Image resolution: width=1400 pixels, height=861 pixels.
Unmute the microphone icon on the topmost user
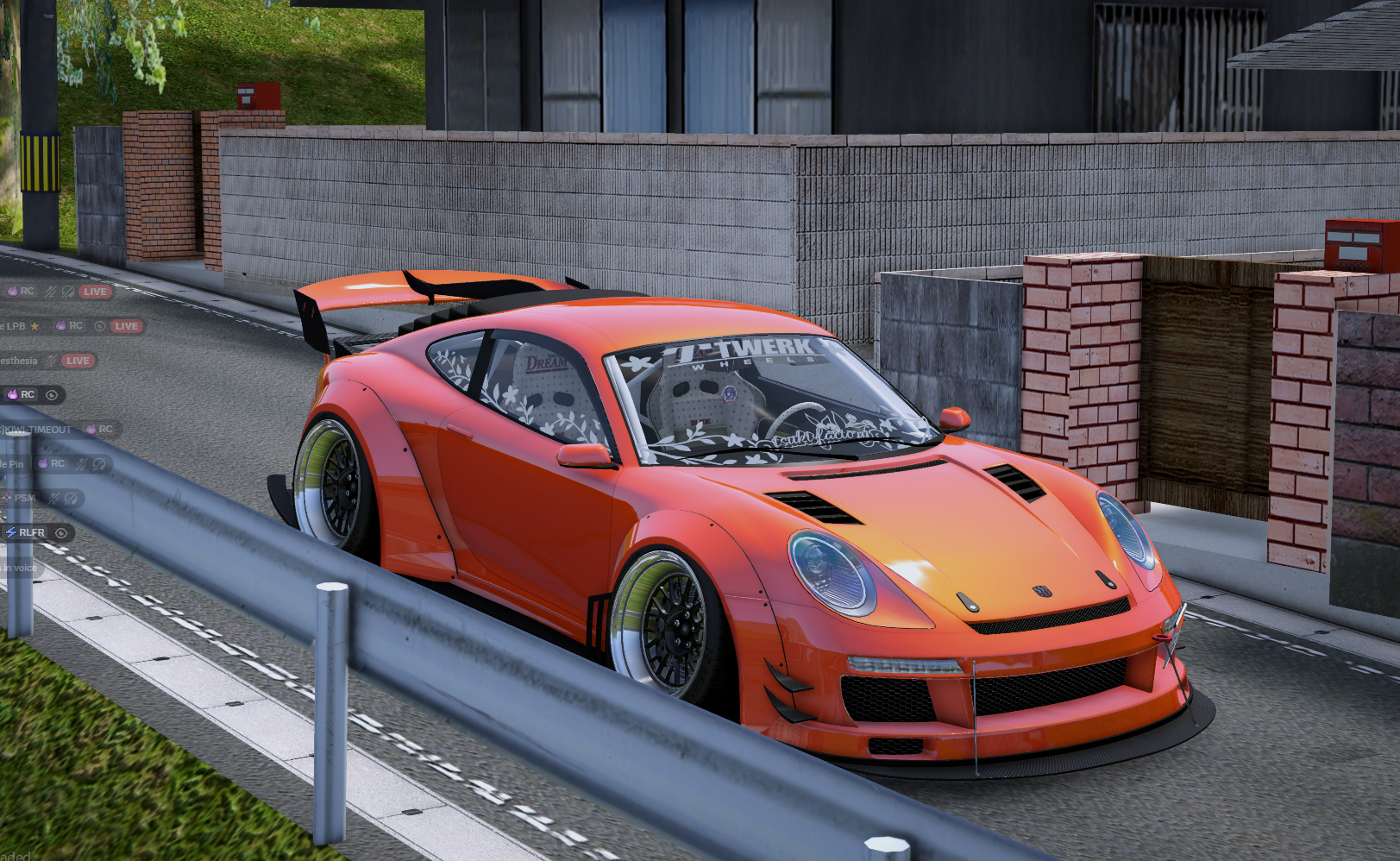[48, 291]
